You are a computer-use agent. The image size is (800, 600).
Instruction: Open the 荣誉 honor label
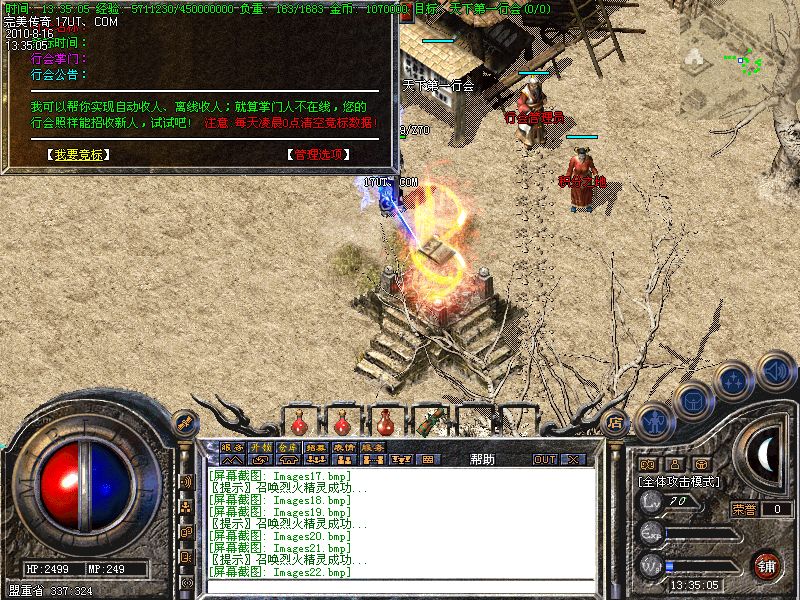[744, 509]
